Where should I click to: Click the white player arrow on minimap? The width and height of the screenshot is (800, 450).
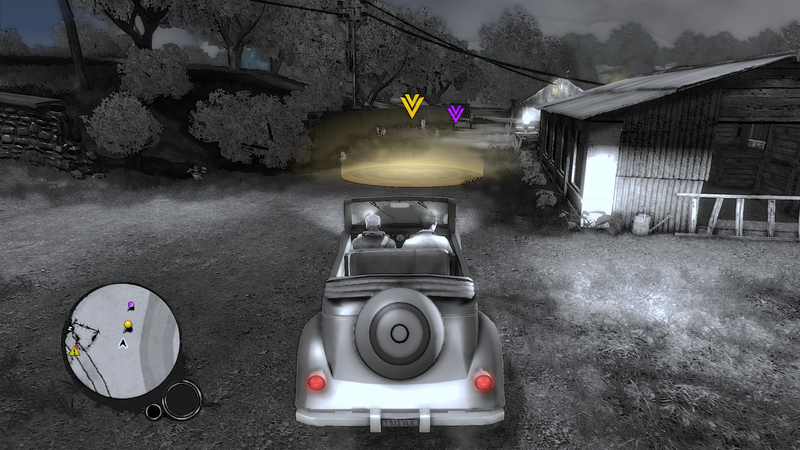[x=123, y=343]
